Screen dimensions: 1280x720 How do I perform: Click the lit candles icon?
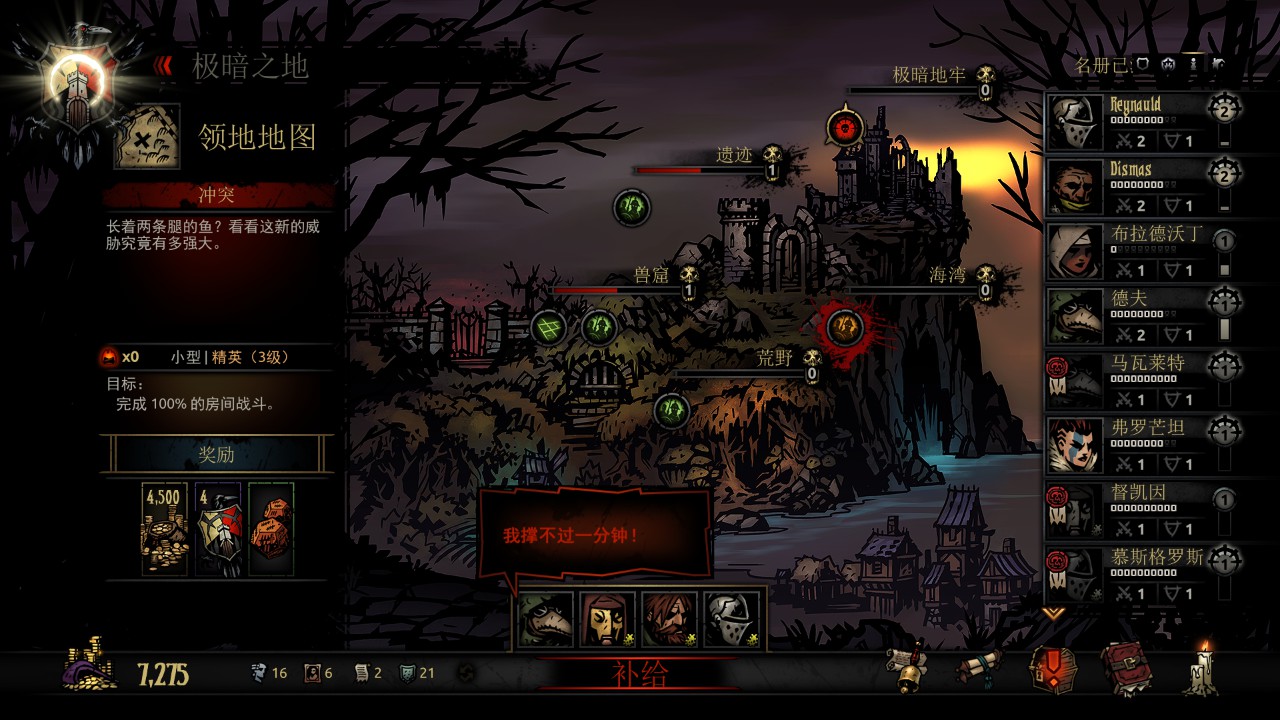click(1200, 668)
